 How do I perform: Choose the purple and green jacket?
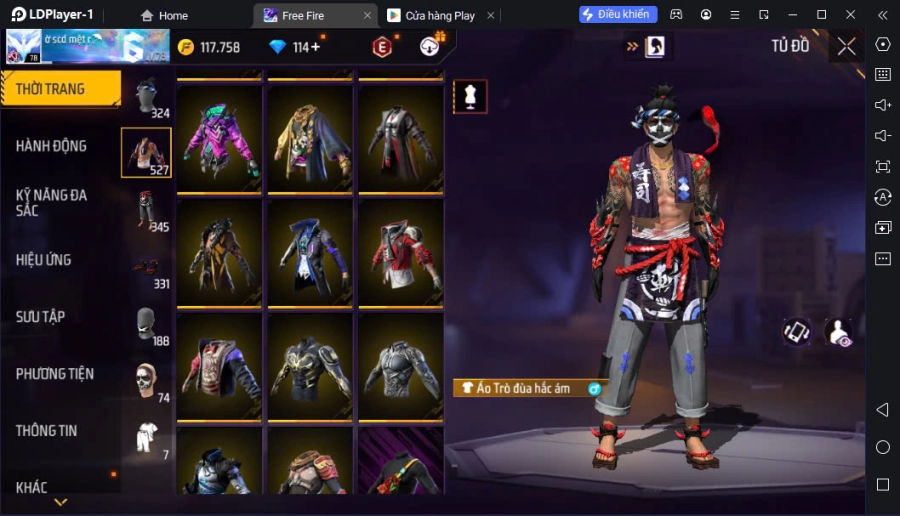(219, 138)
